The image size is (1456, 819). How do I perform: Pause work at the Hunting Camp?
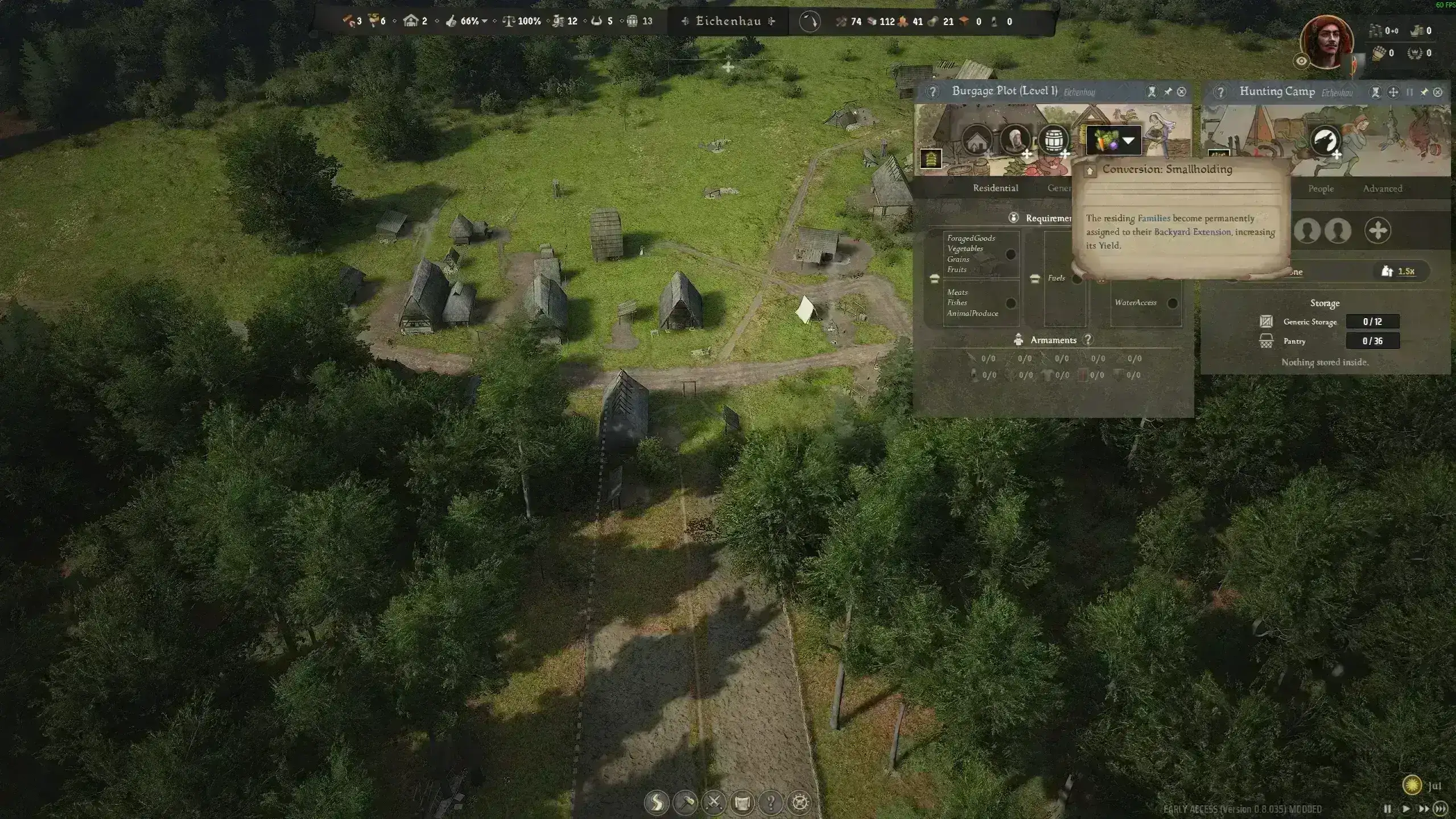(x=1410, y=92)
